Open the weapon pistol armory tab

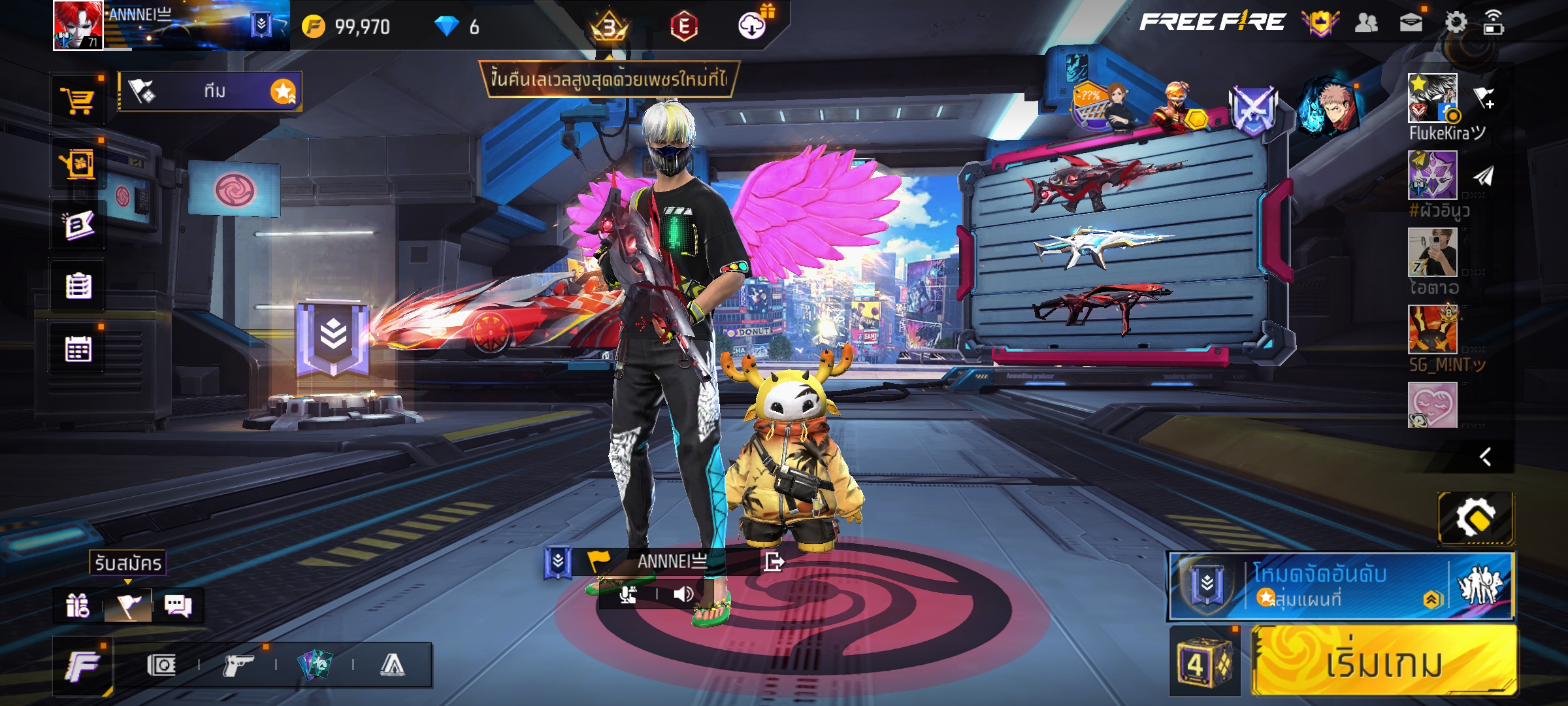tap(238, 665)
